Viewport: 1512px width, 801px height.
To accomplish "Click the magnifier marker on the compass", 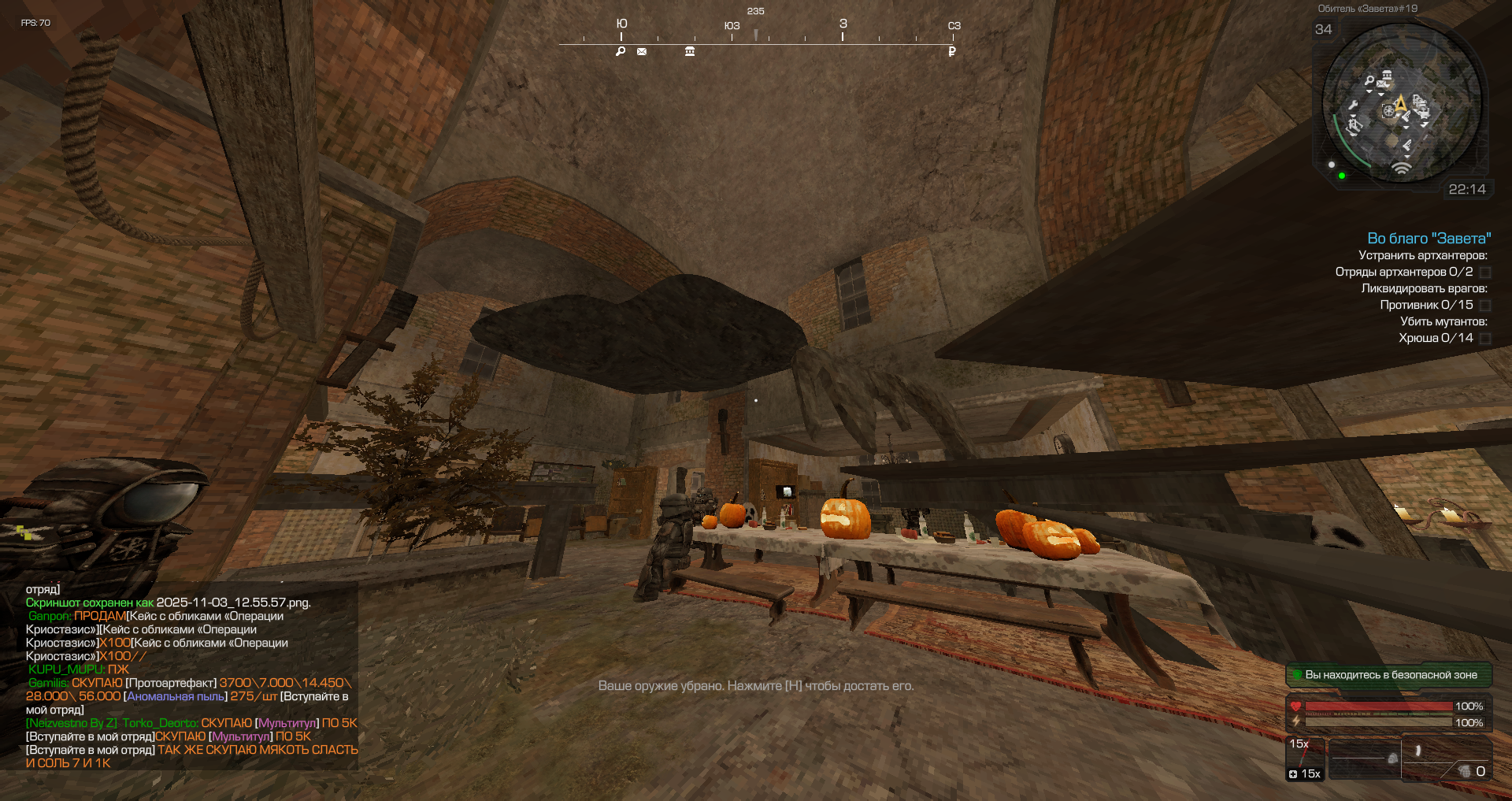I will tap(621, 52).
